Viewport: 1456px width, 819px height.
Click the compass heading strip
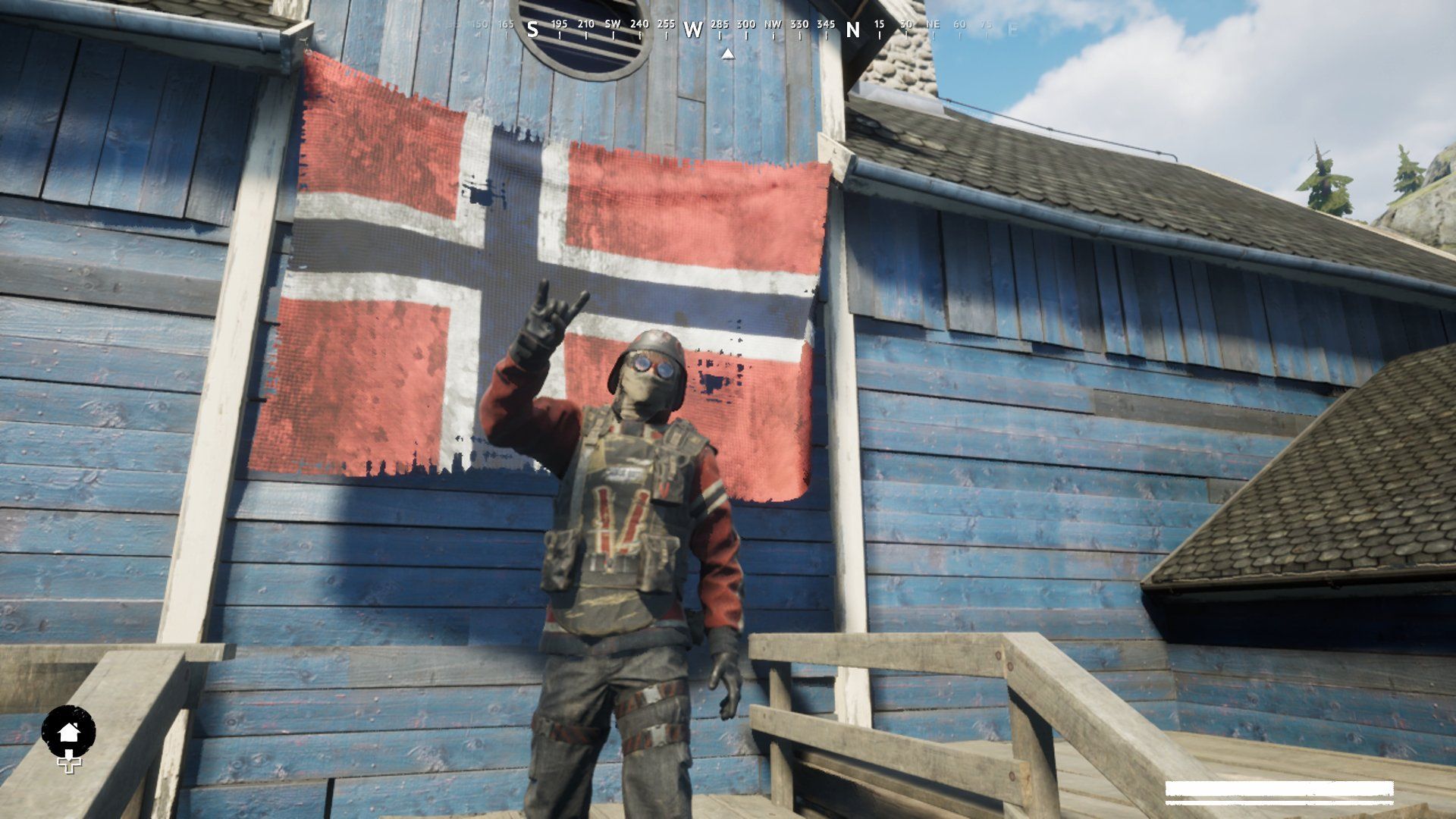pyautogui.click(x=728, y=29)
